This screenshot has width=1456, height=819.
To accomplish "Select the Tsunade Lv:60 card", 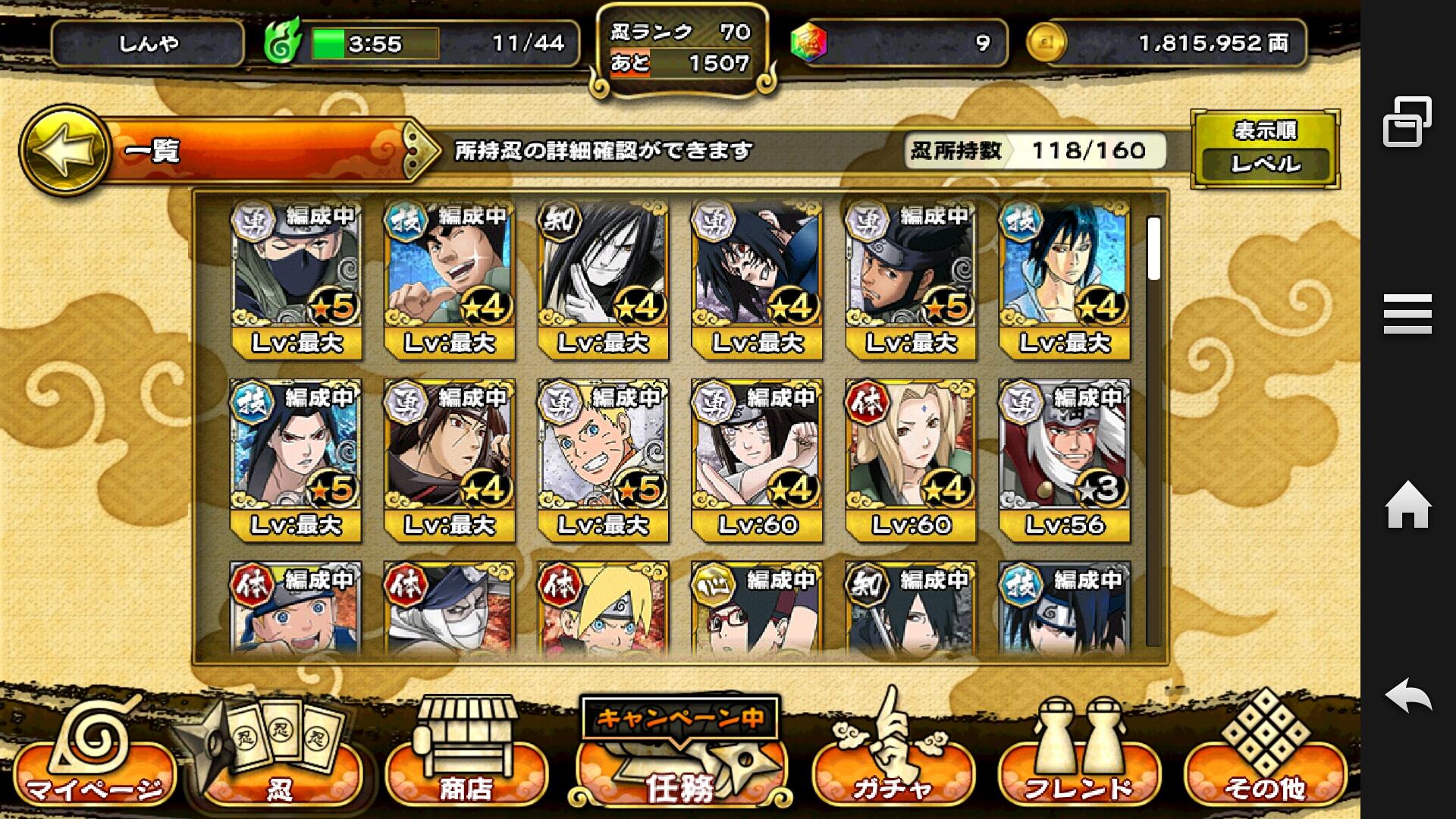I will click(911, 460).
